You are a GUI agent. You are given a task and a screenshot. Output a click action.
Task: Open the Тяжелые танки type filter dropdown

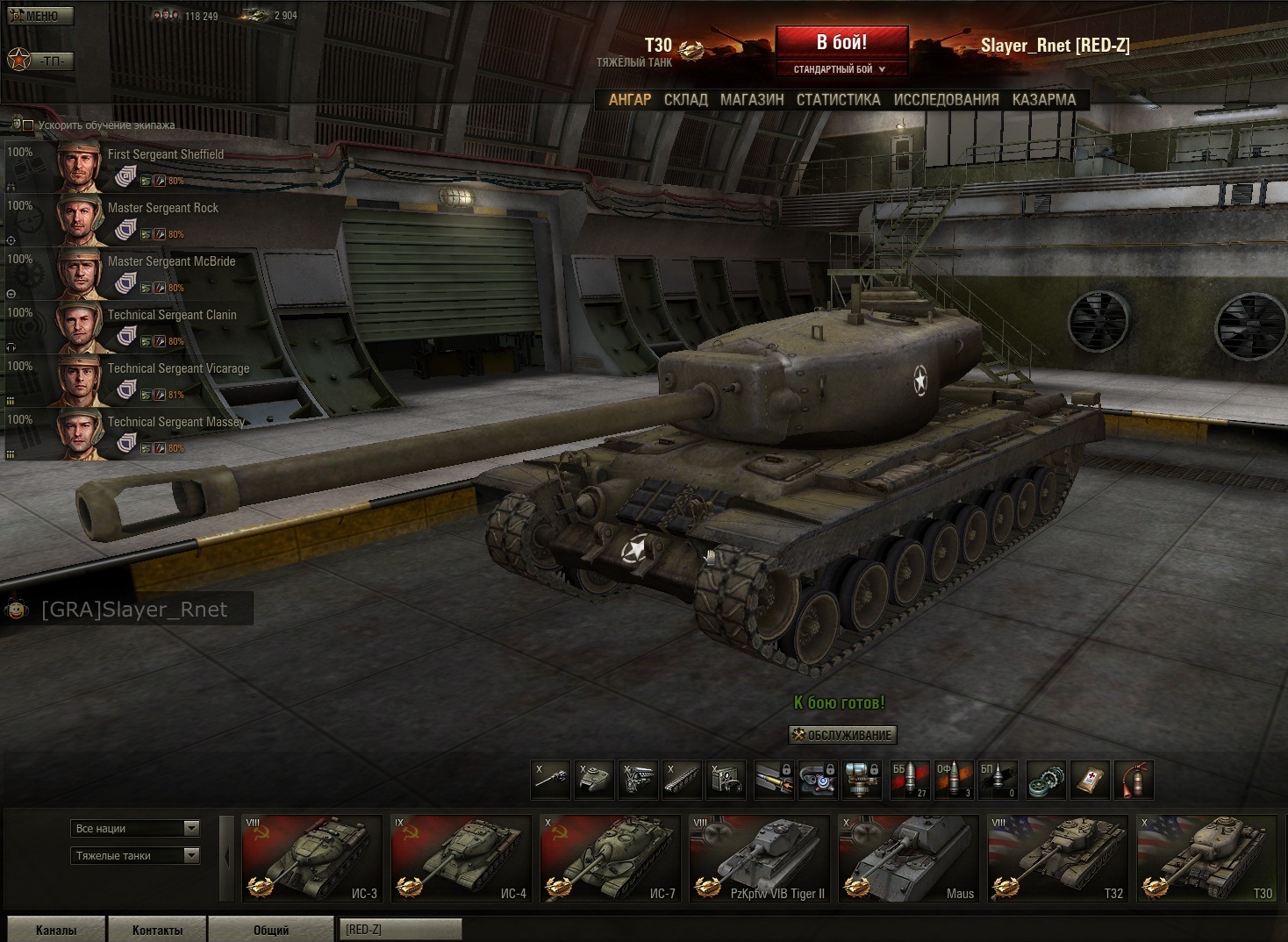(x=135, y=856)
